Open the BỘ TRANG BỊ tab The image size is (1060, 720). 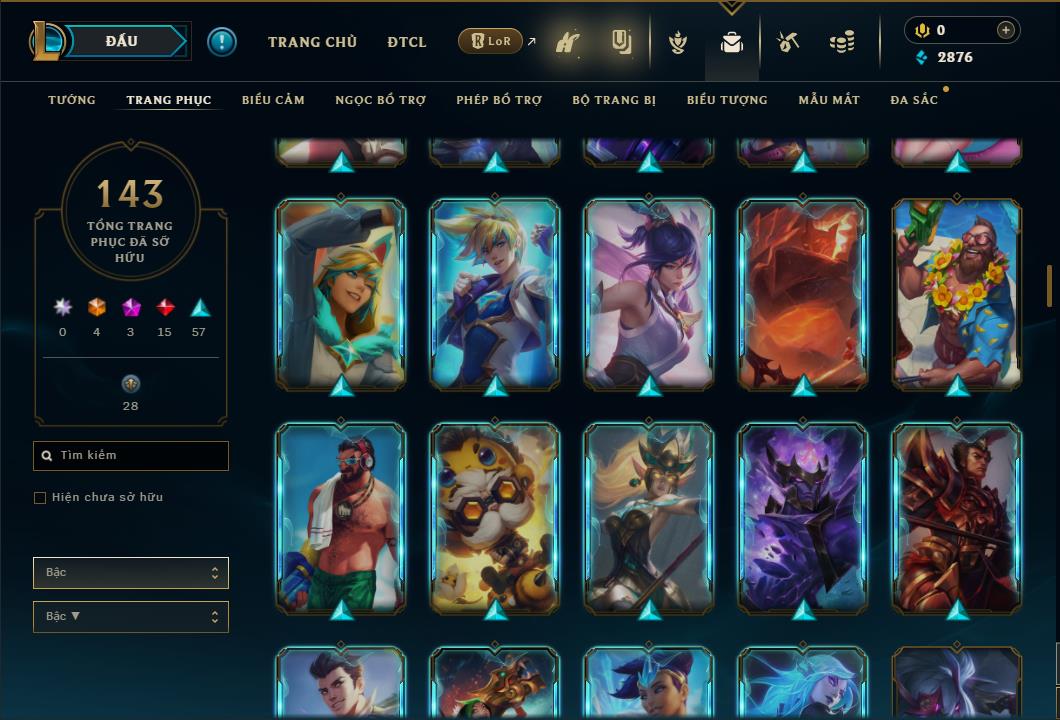point(614,100)
